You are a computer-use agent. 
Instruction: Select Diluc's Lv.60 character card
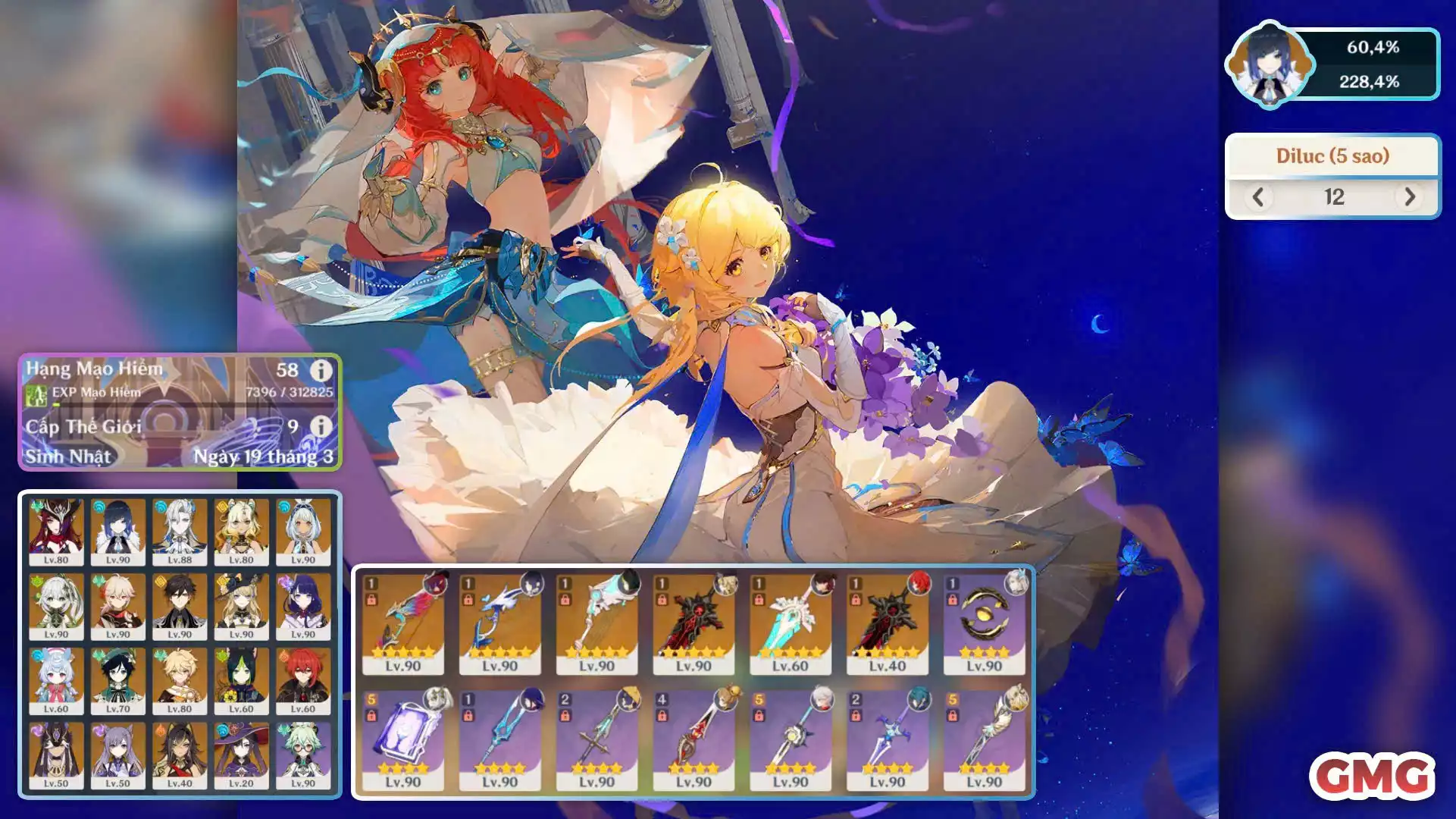pos(303,679)
